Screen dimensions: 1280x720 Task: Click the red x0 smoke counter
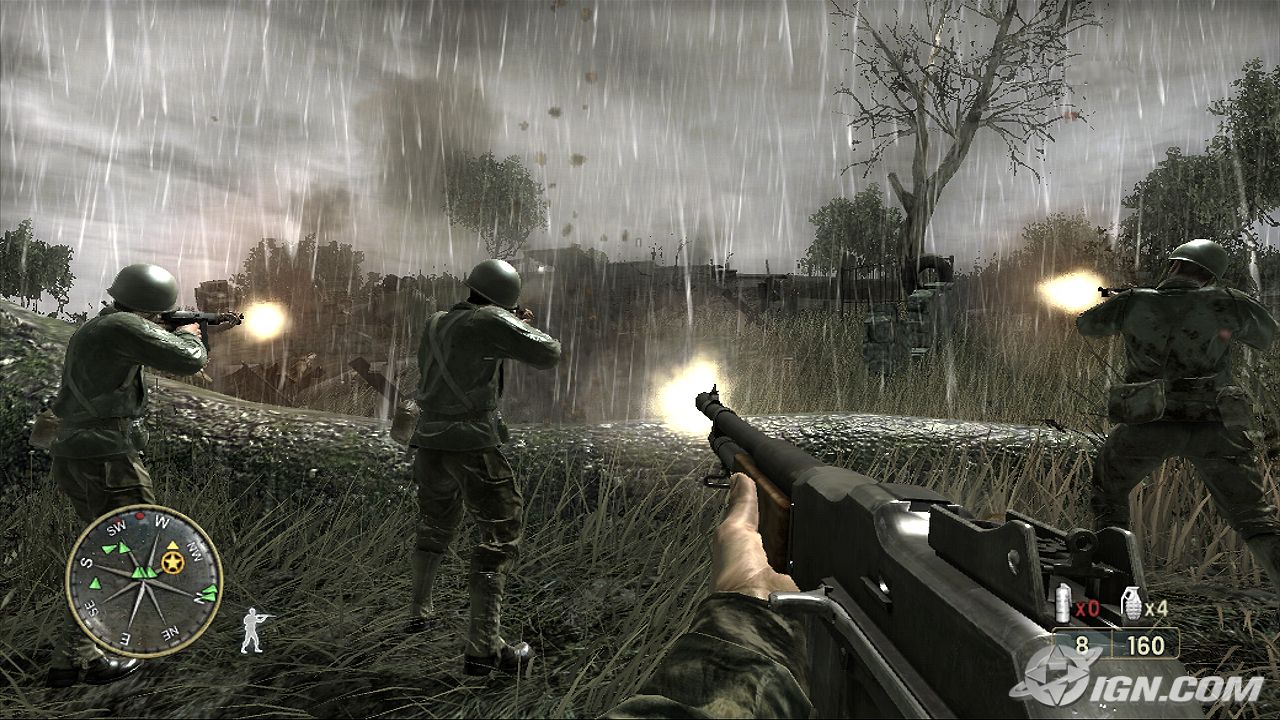(1087, 608)
